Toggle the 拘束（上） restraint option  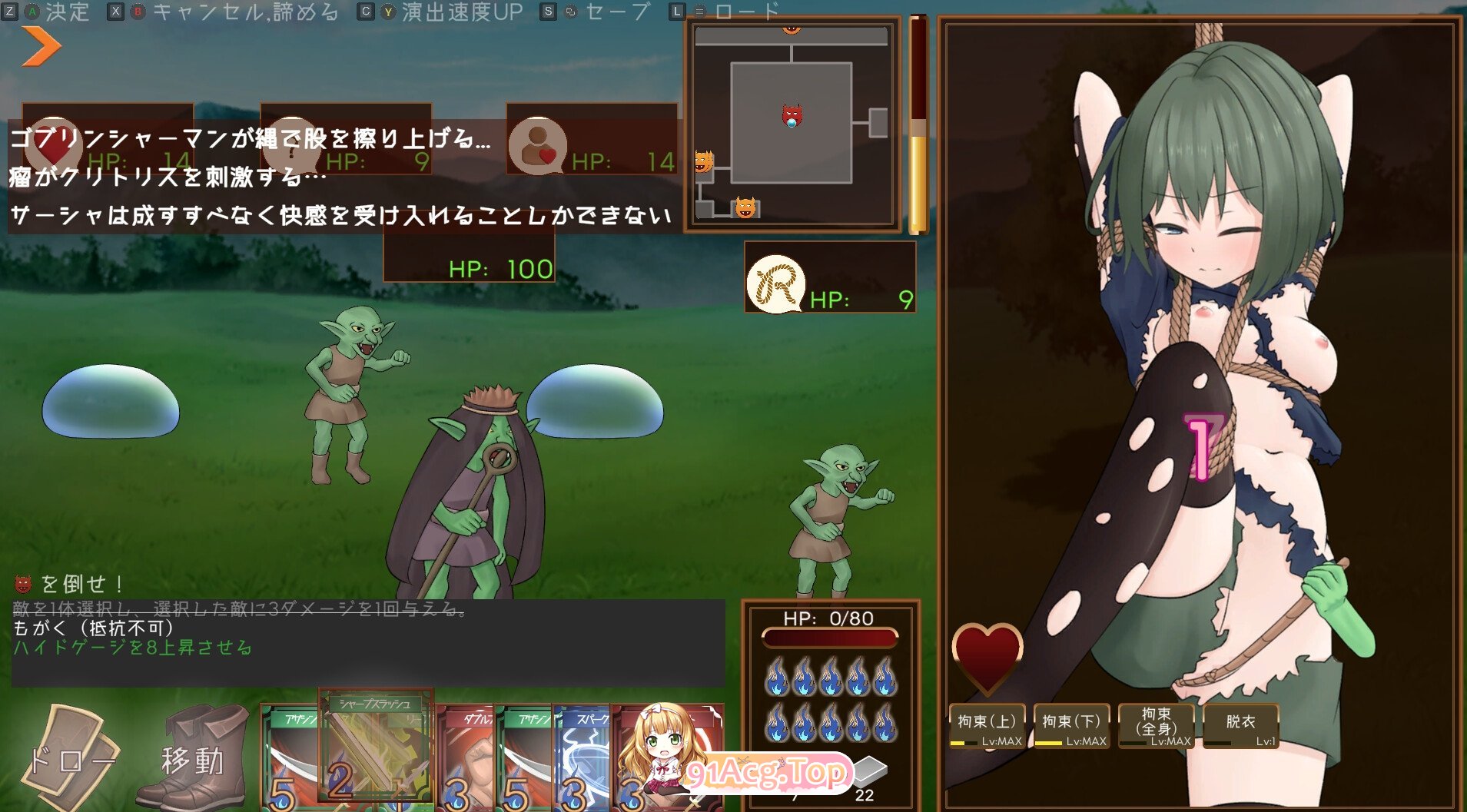coord(987,725)
